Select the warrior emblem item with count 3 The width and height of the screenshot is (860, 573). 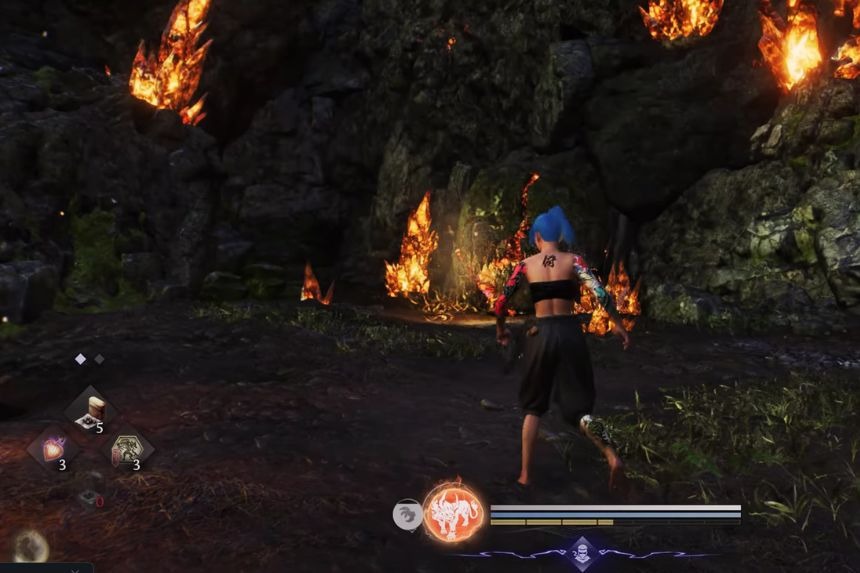click(x=127, y=449)
